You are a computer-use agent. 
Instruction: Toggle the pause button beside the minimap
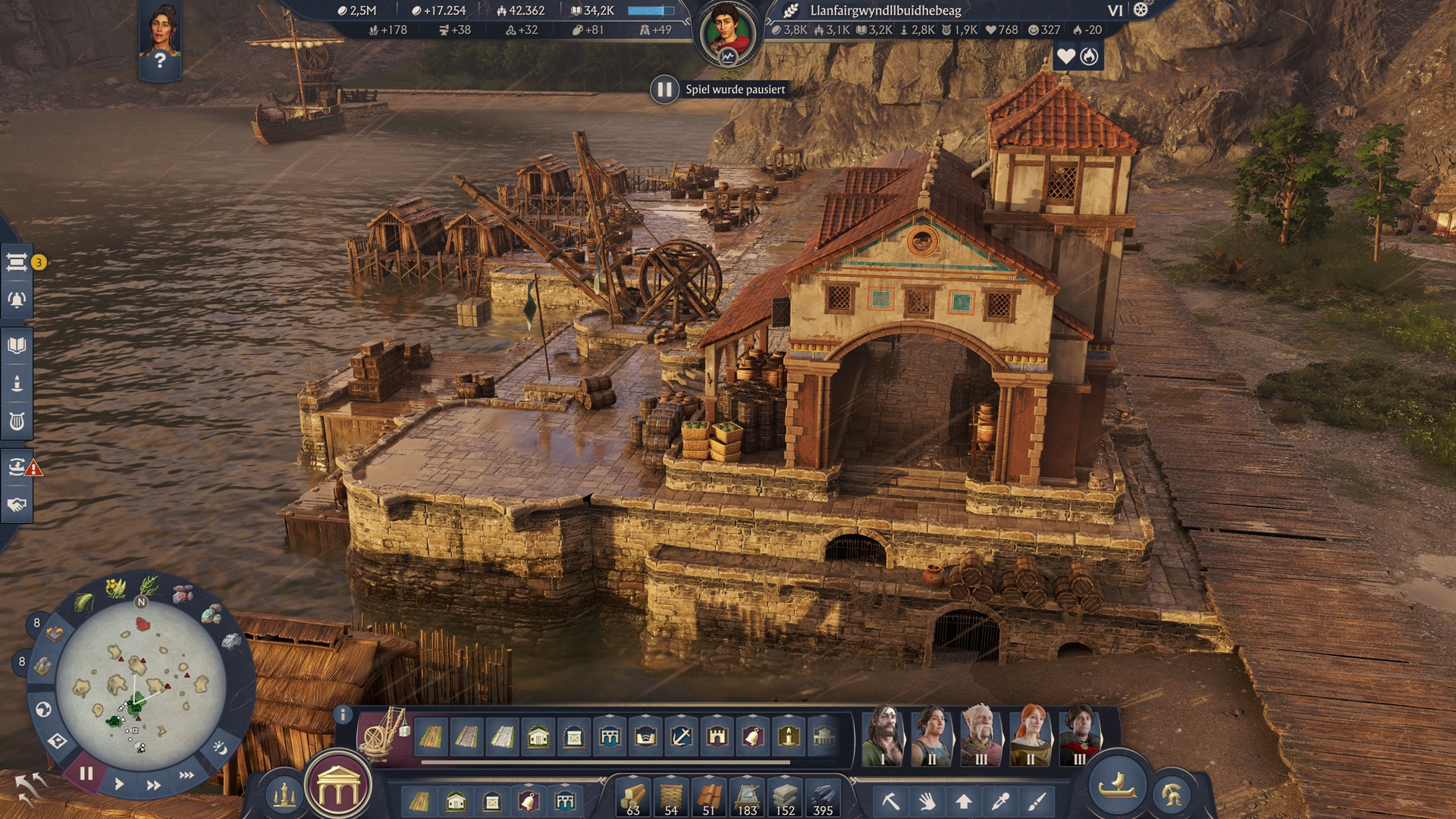86,773
